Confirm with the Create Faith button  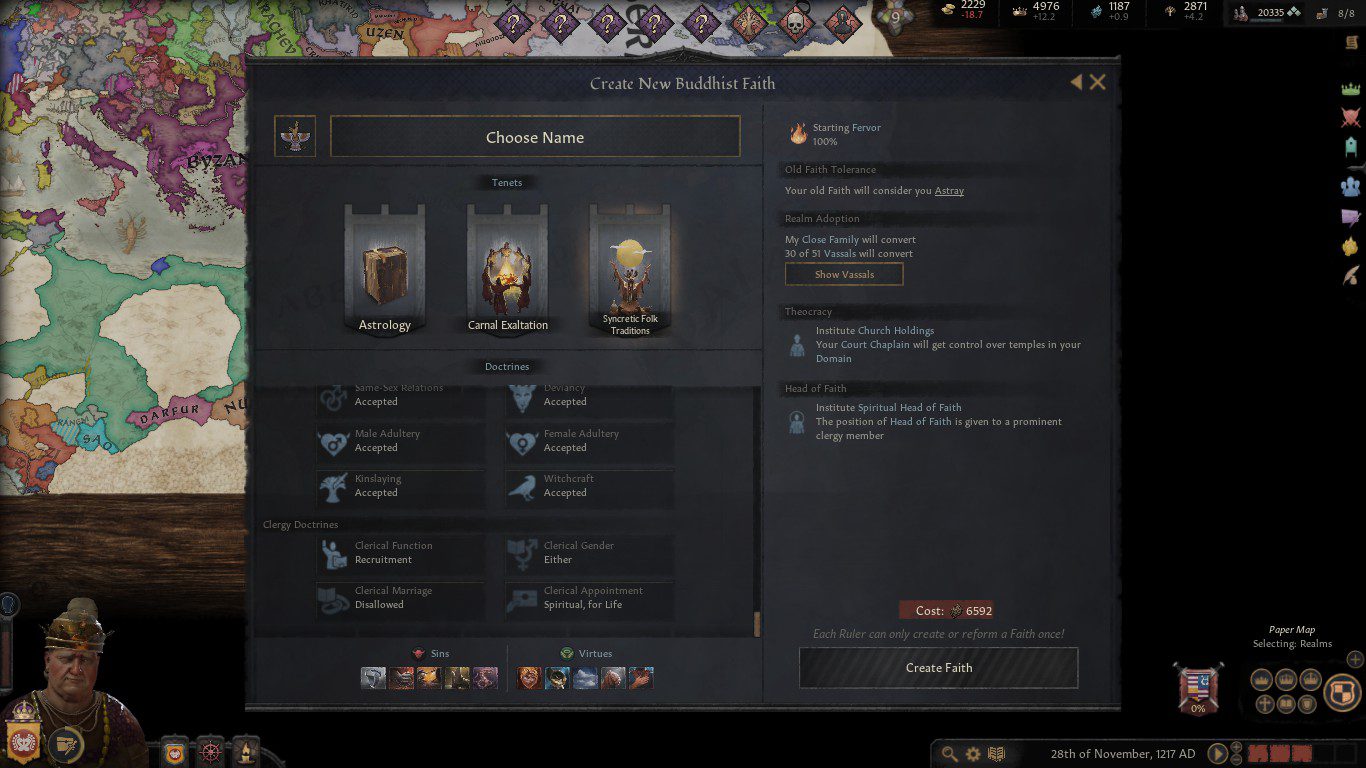(x=938, y=668)
